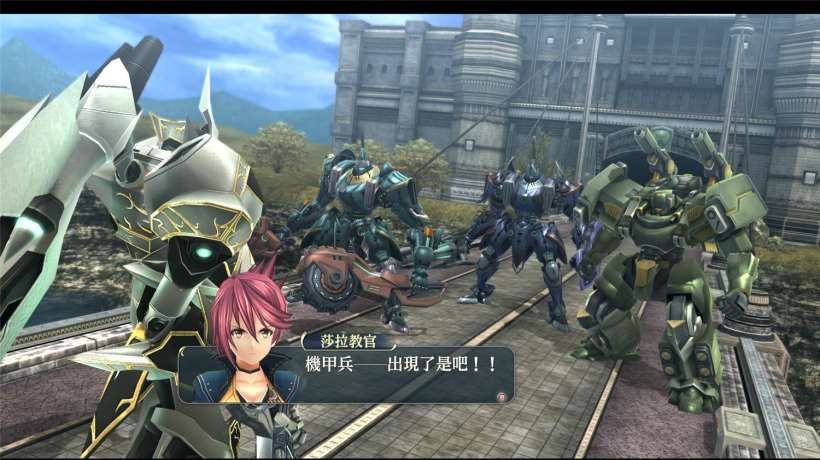Advance Instructor Sara's dialogue text box
This screenshot has width=820, height=460.
[x=500, y=396]
